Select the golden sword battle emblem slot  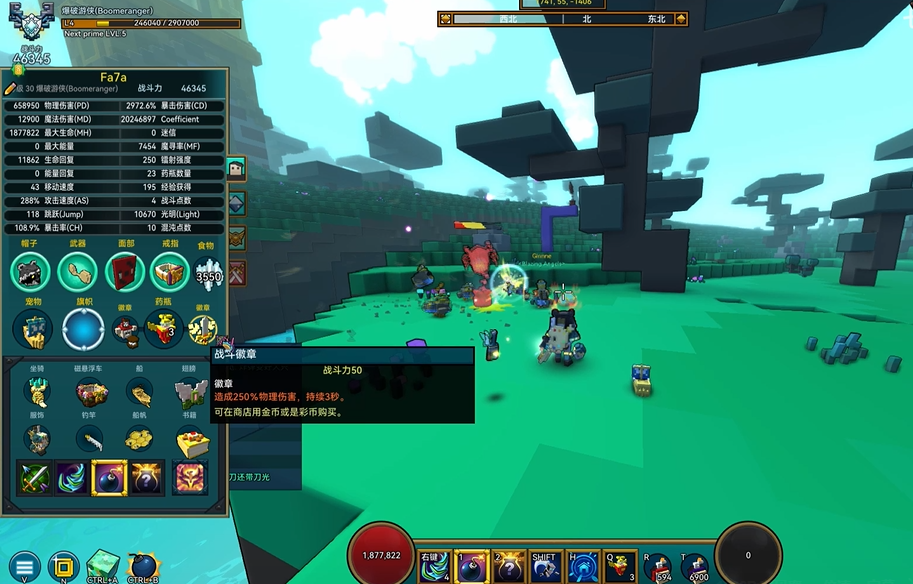(204, 329)
